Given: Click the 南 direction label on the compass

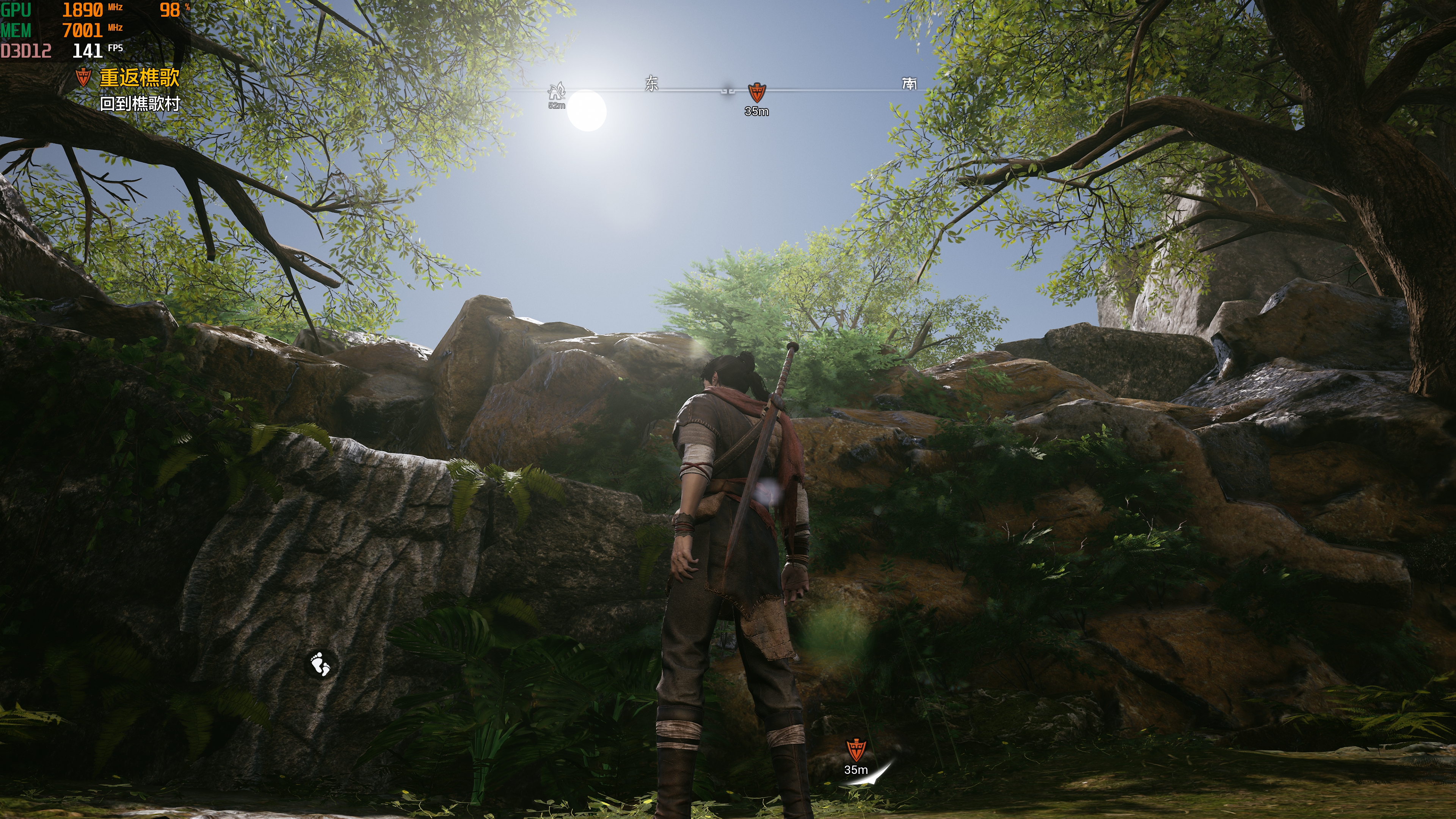Looking at the screenshot, I should (910, 84).
